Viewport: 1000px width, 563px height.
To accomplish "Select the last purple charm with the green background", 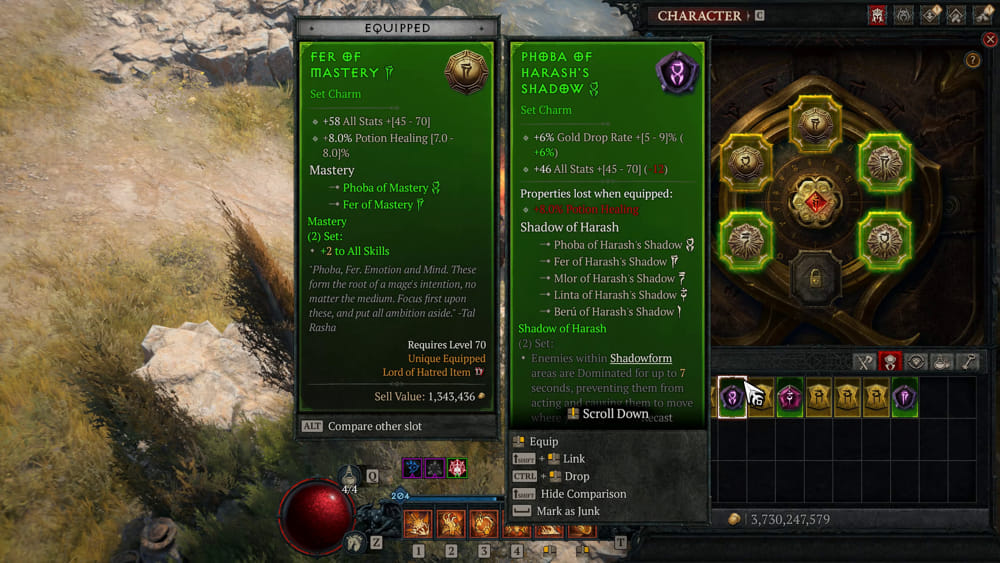I will [904, 398].
